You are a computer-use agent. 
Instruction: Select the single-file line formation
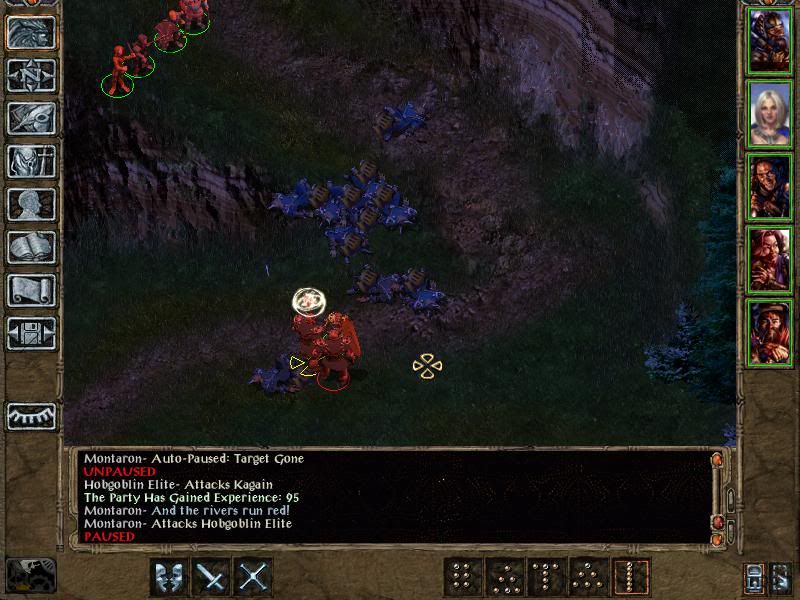632,577
